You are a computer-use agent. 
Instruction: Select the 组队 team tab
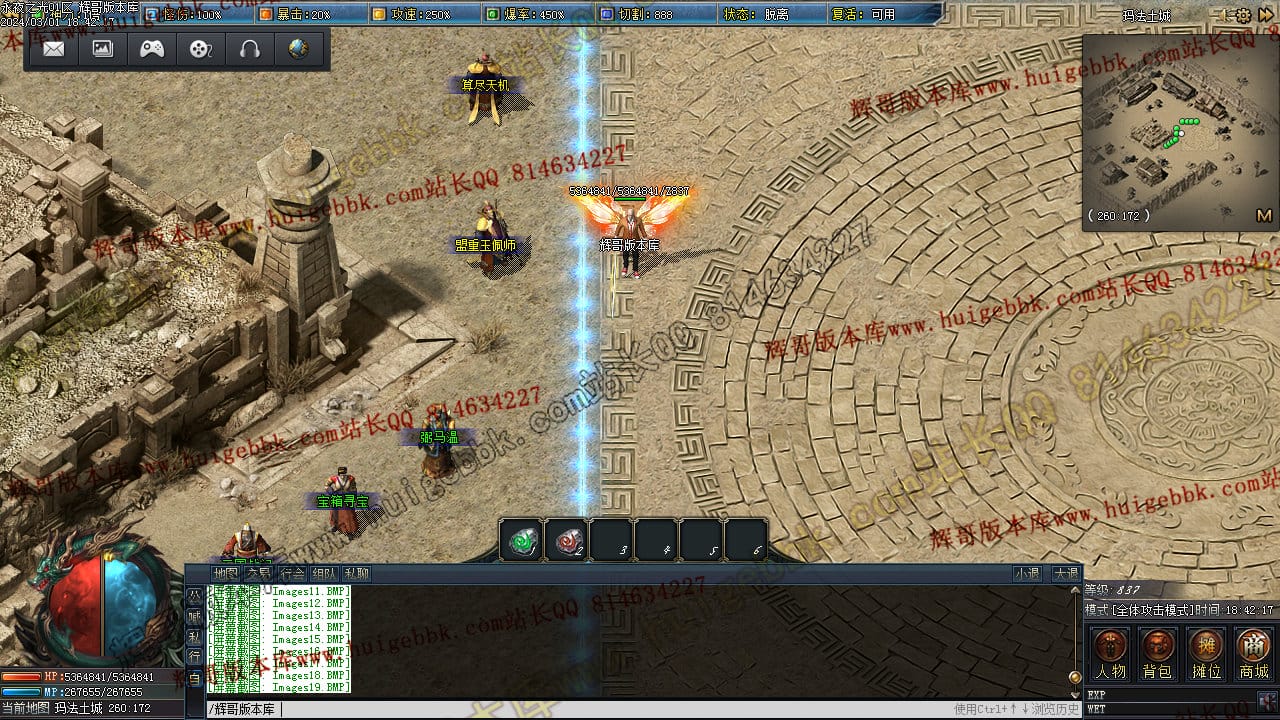pos(324,574)
